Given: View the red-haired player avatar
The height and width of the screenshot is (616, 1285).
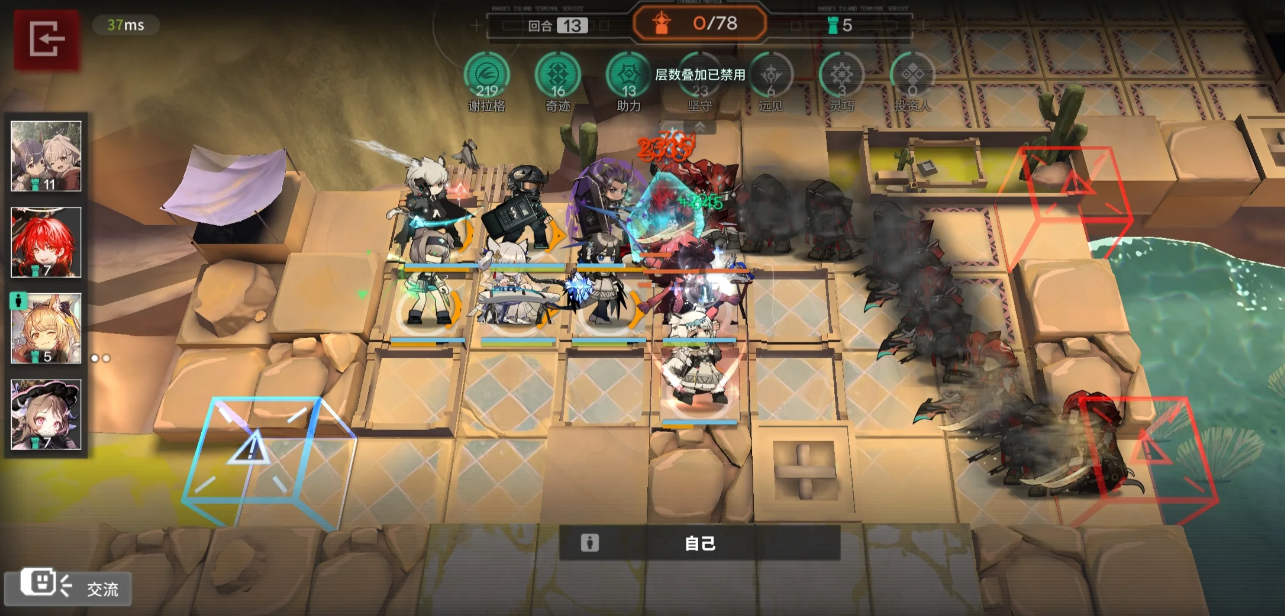Looking at the screenshot, I should (46, 242).
